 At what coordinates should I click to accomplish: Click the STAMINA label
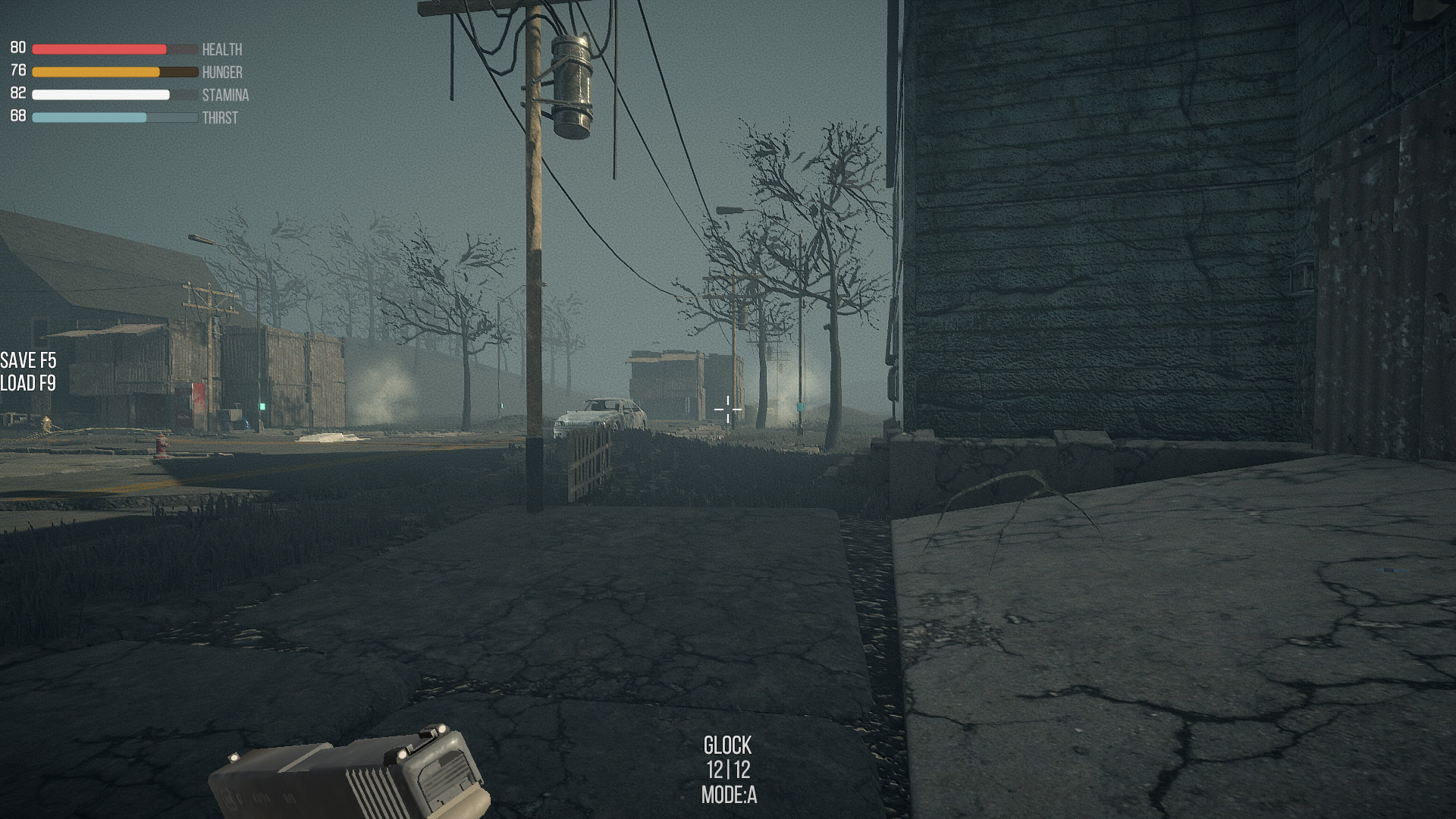point(226,96)
